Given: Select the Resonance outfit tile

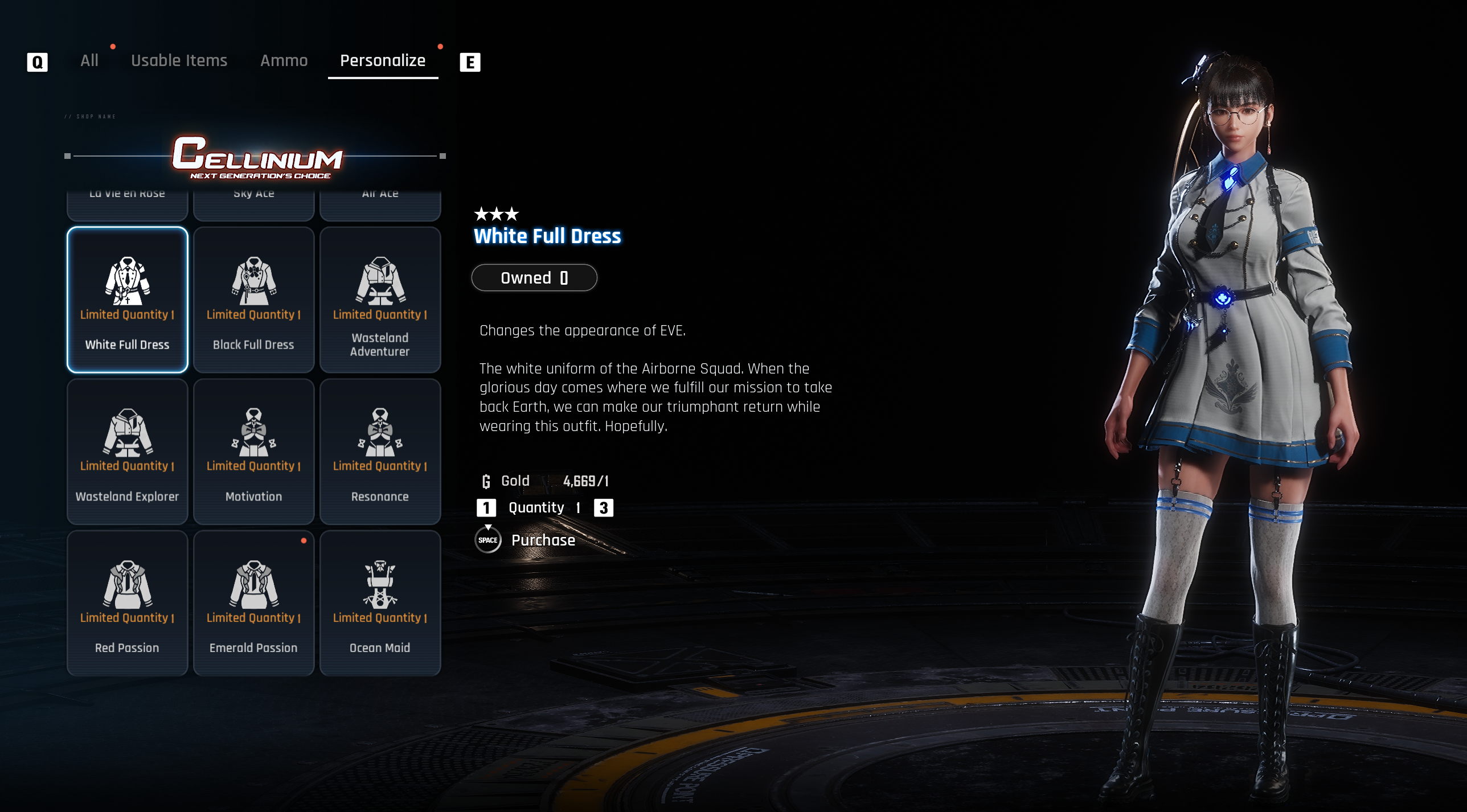Looking at the screenshot, I should point(380,452).
